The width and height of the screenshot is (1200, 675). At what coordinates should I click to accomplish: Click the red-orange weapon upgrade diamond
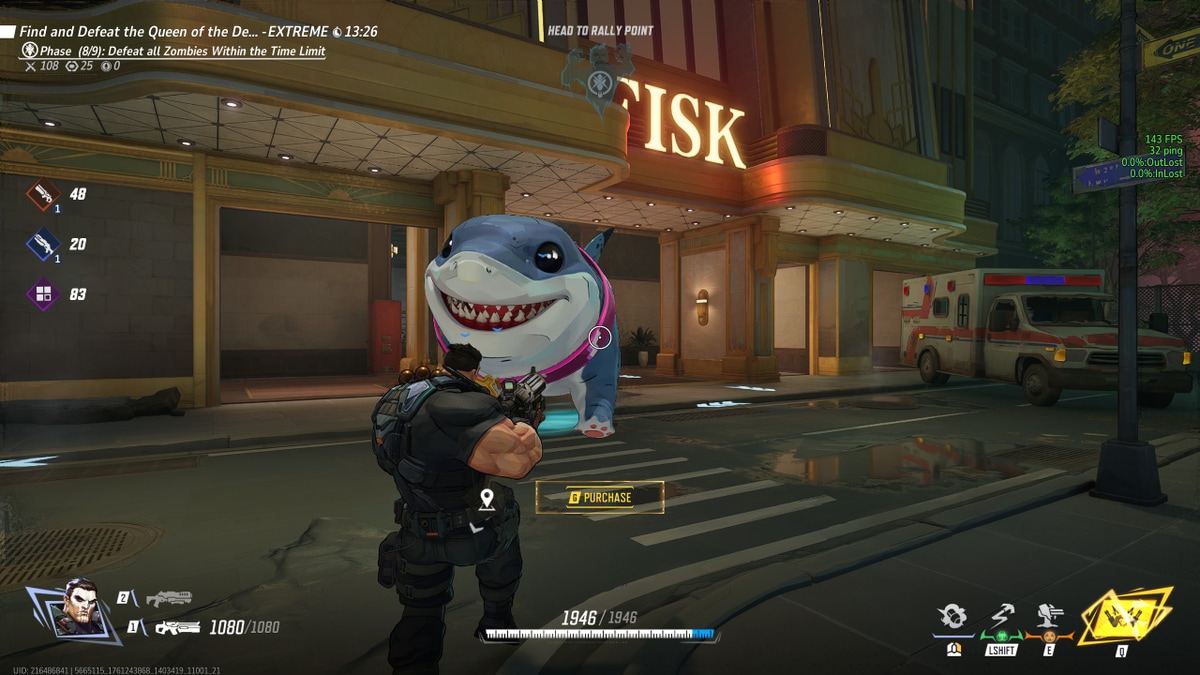click(43, 194)
